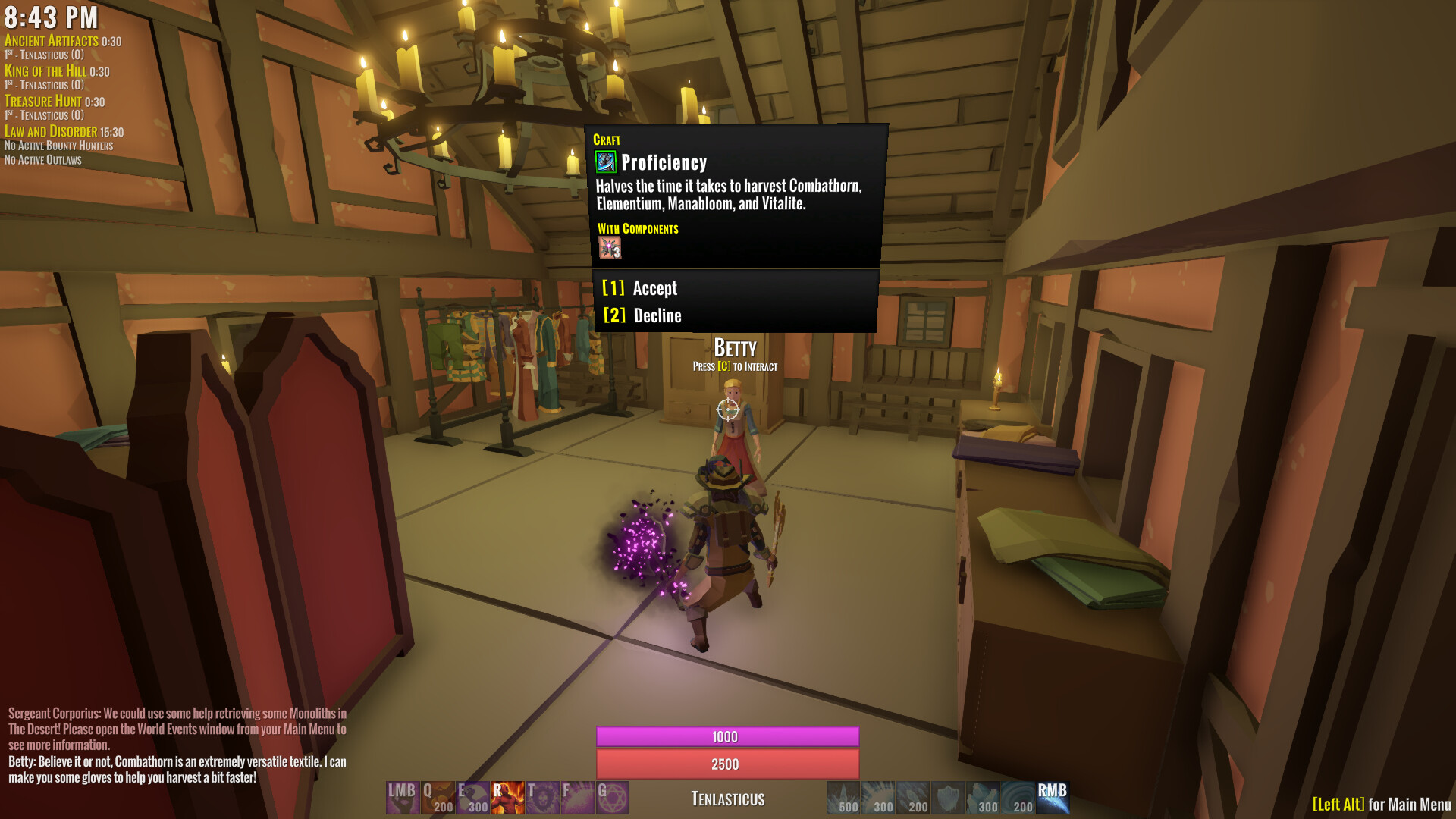Click Decline on the Craft offer
Screen dimensions: 1456x819
coord(643,316)
